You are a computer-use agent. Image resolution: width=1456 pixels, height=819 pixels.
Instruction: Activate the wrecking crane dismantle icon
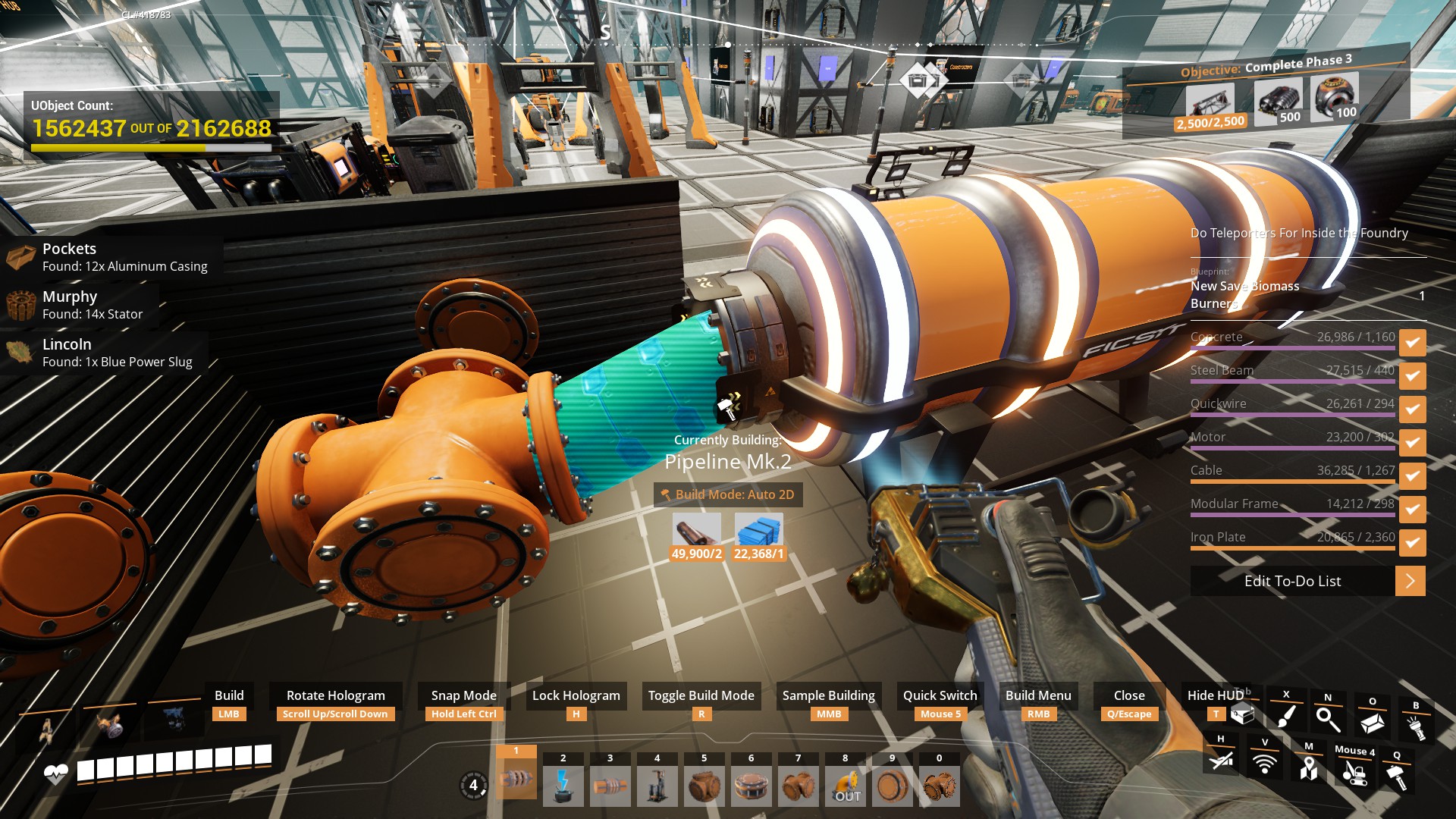click(1354, 772)
